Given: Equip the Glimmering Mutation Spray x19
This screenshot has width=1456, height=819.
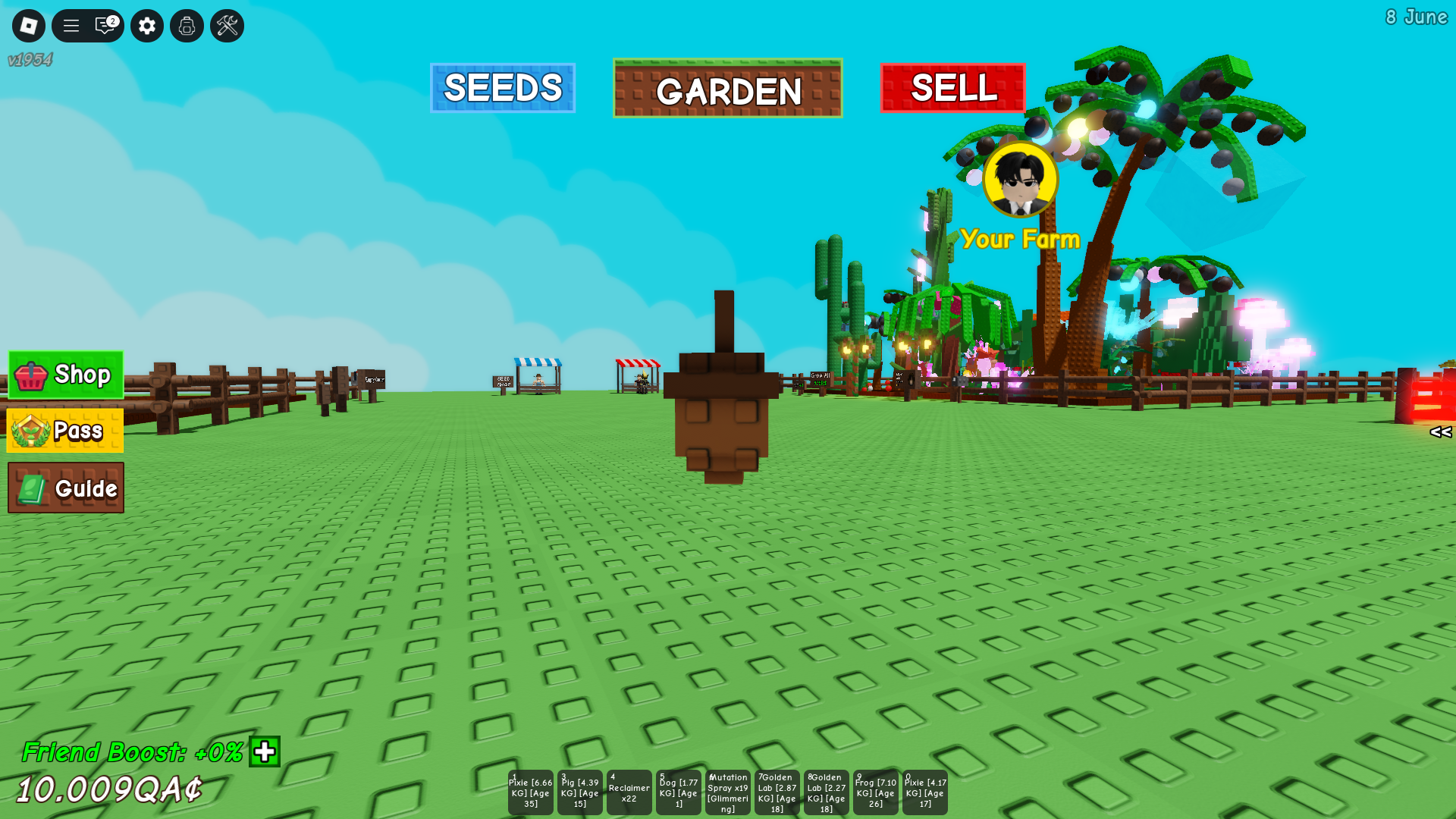Looking at the screenshot, I should pos(728,792).
